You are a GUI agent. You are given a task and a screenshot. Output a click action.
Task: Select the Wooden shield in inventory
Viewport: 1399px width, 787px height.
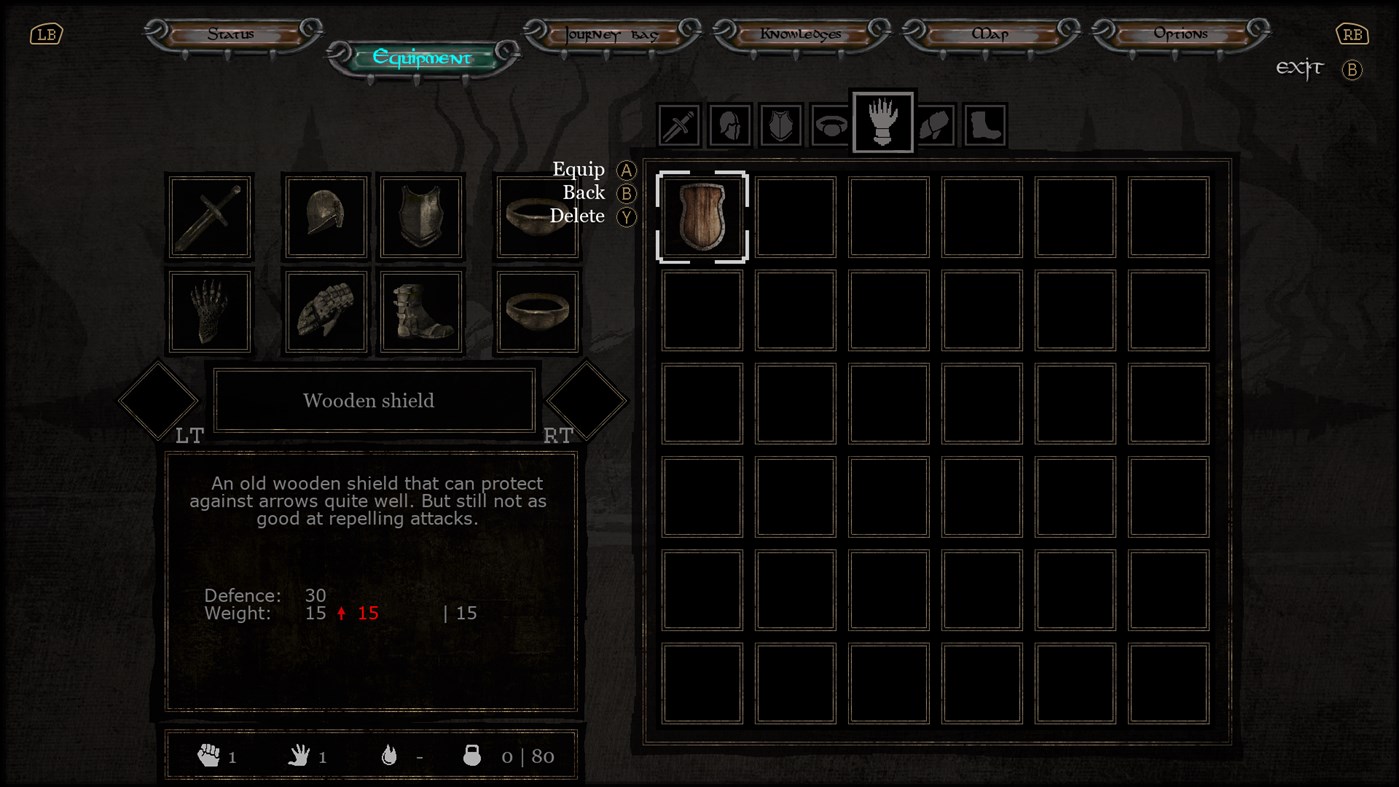701,216
